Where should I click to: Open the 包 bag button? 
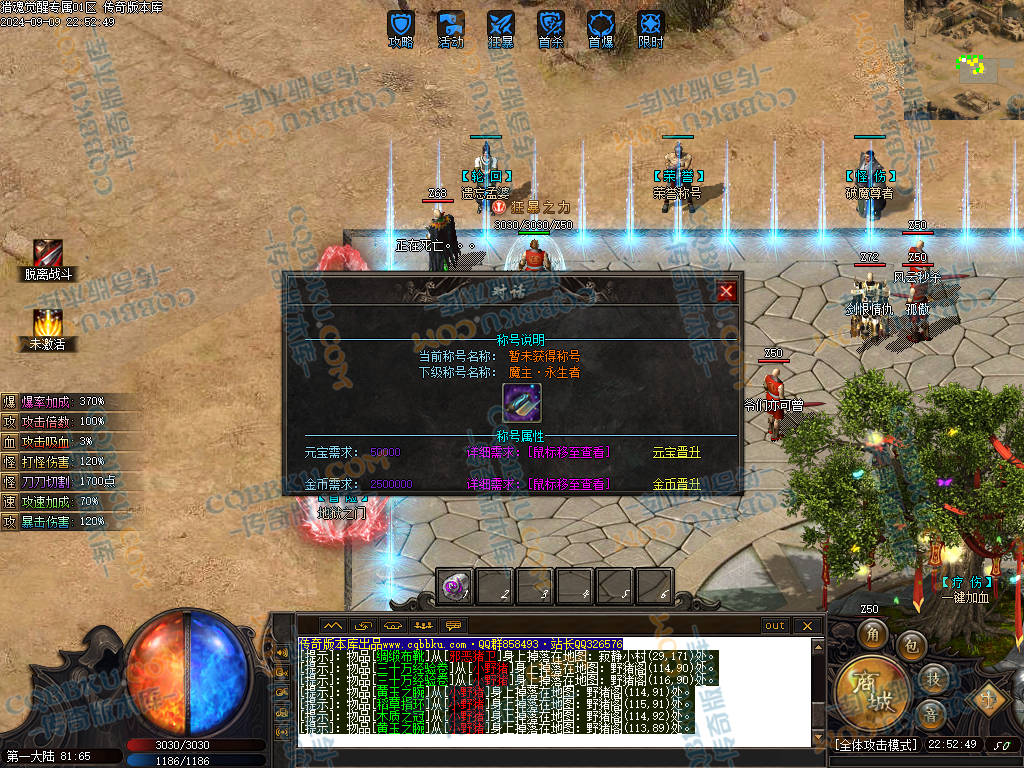tap(910, 645)
